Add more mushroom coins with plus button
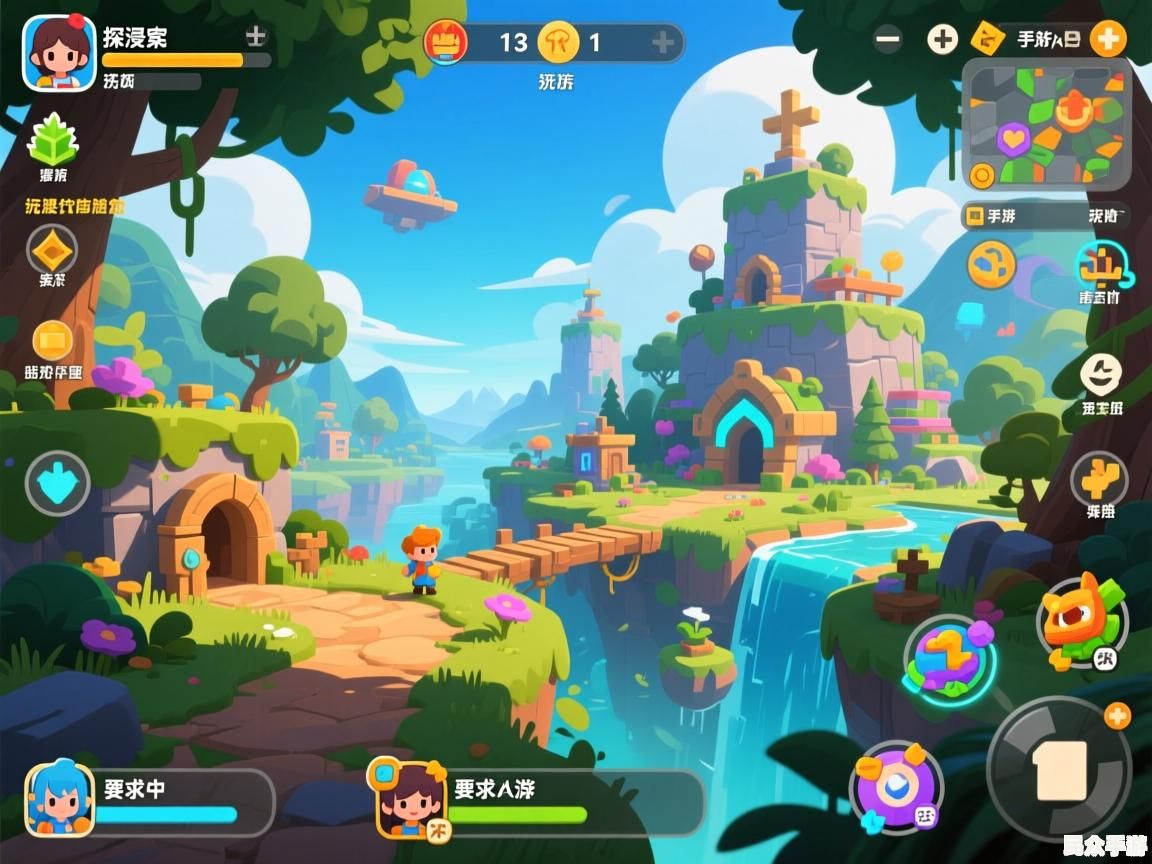 click(662, 42)
